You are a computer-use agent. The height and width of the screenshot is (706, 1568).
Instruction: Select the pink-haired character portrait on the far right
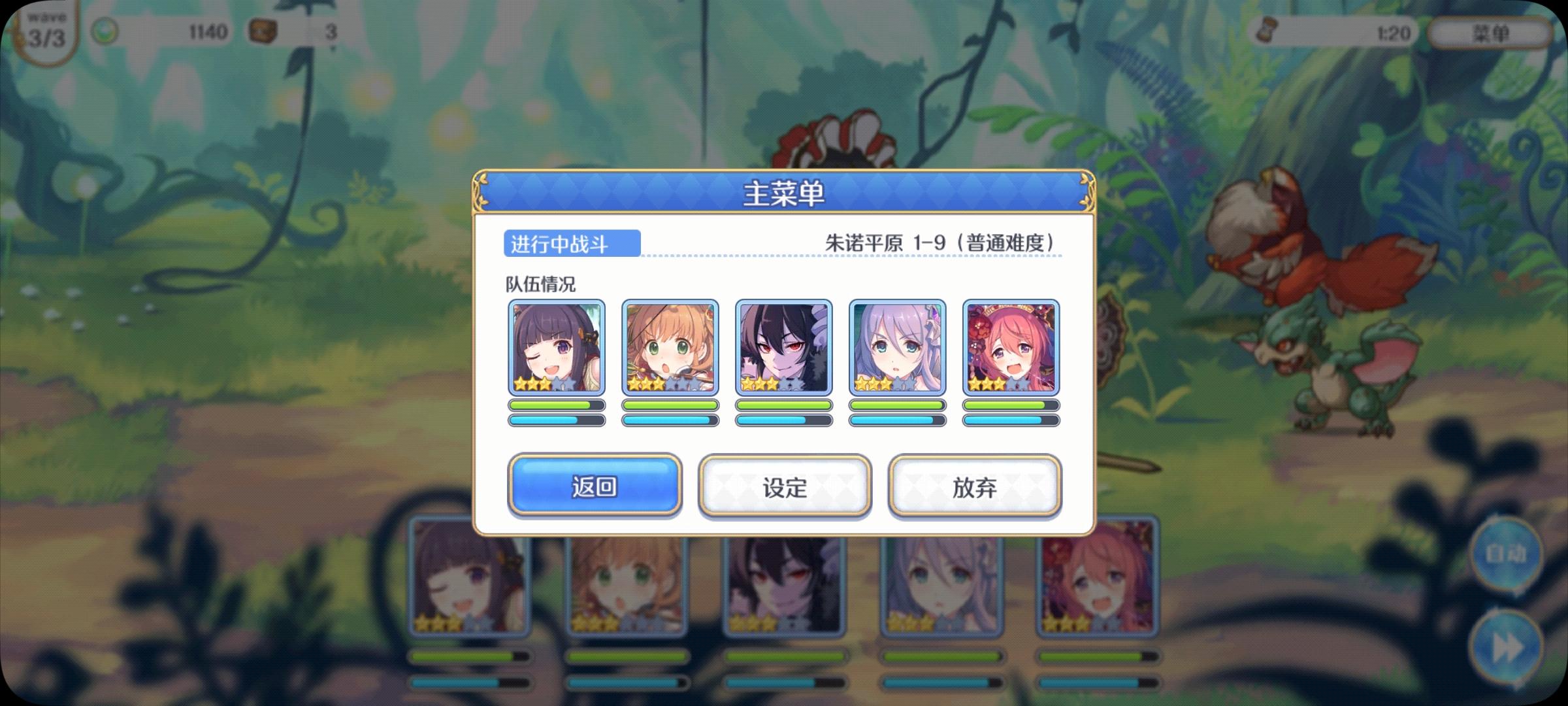1011,348
